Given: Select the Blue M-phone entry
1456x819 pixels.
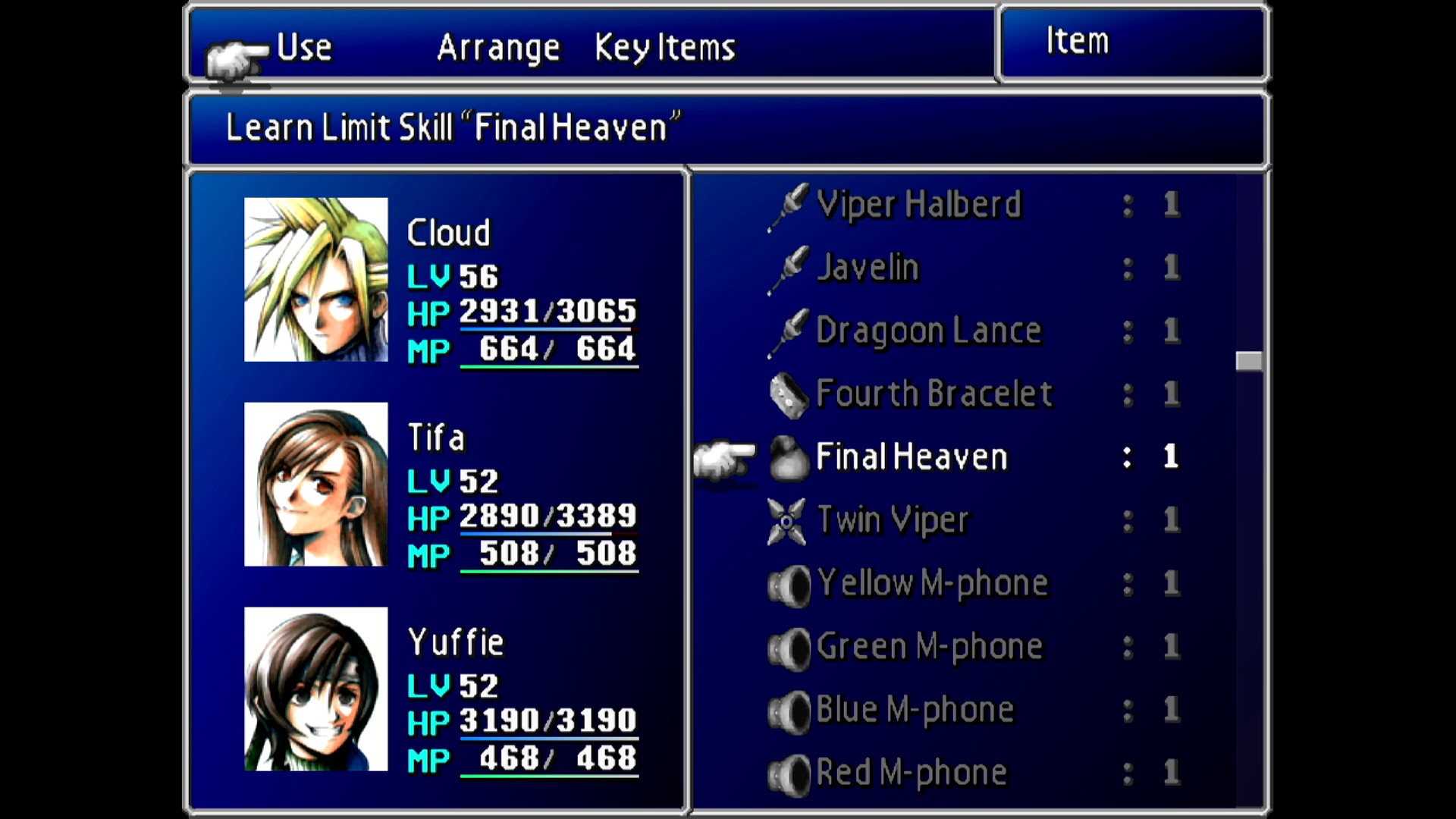Looking at the screenshot, I should click(915, 710).
